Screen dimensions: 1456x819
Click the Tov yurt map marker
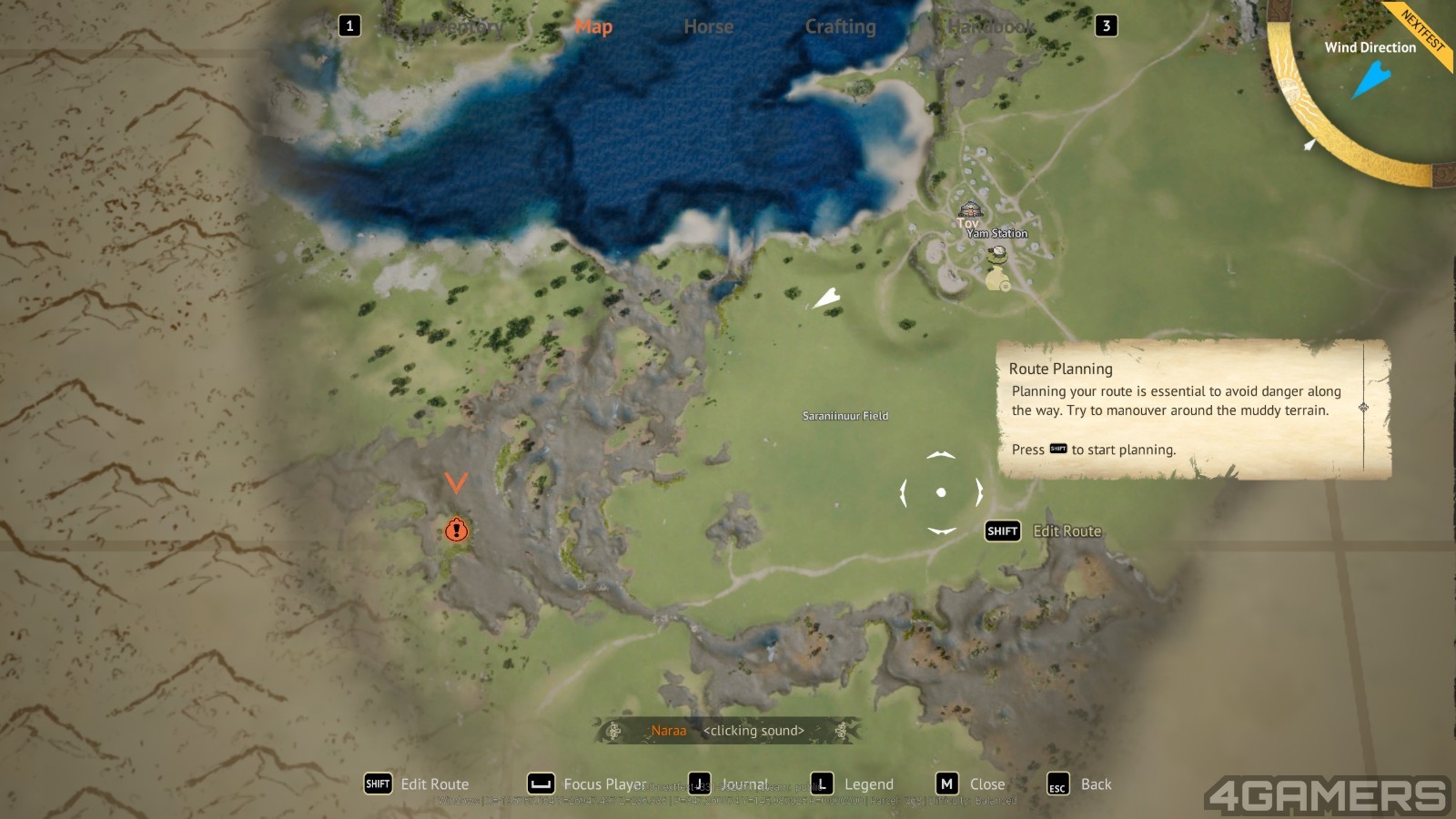click(971, 210)
